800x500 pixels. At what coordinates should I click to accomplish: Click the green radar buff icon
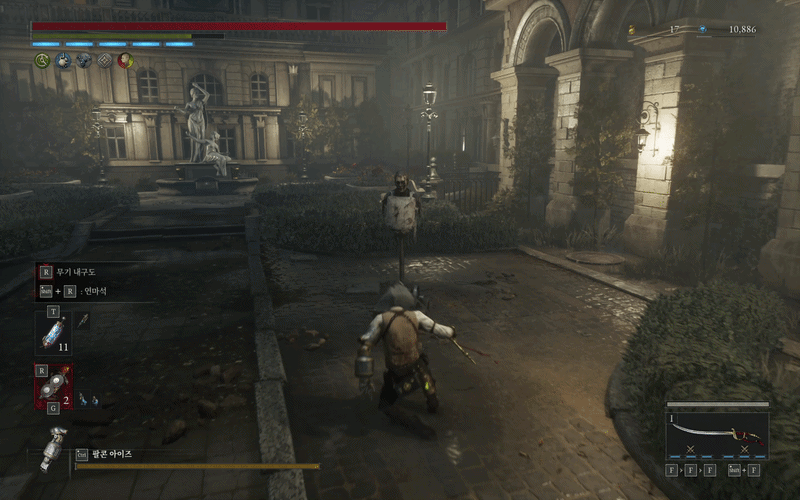tap(42, 60)
